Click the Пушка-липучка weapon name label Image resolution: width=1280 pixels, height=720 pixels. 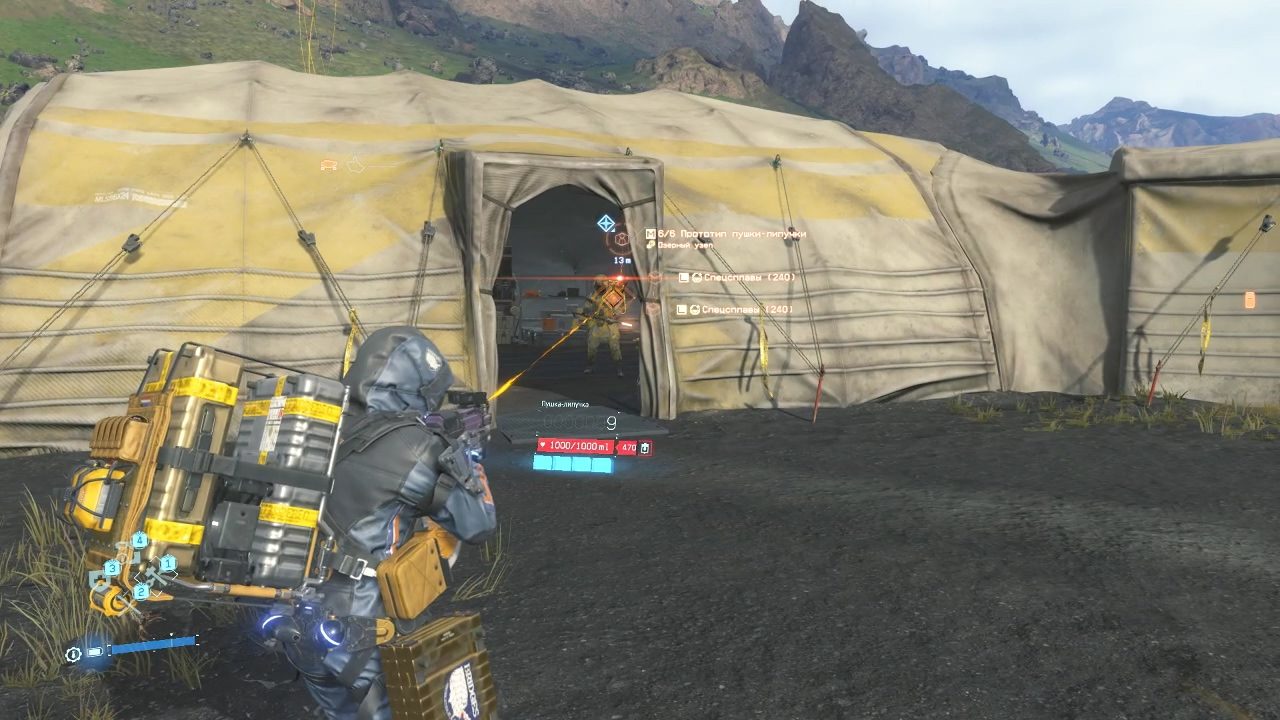tap(565, 404)
